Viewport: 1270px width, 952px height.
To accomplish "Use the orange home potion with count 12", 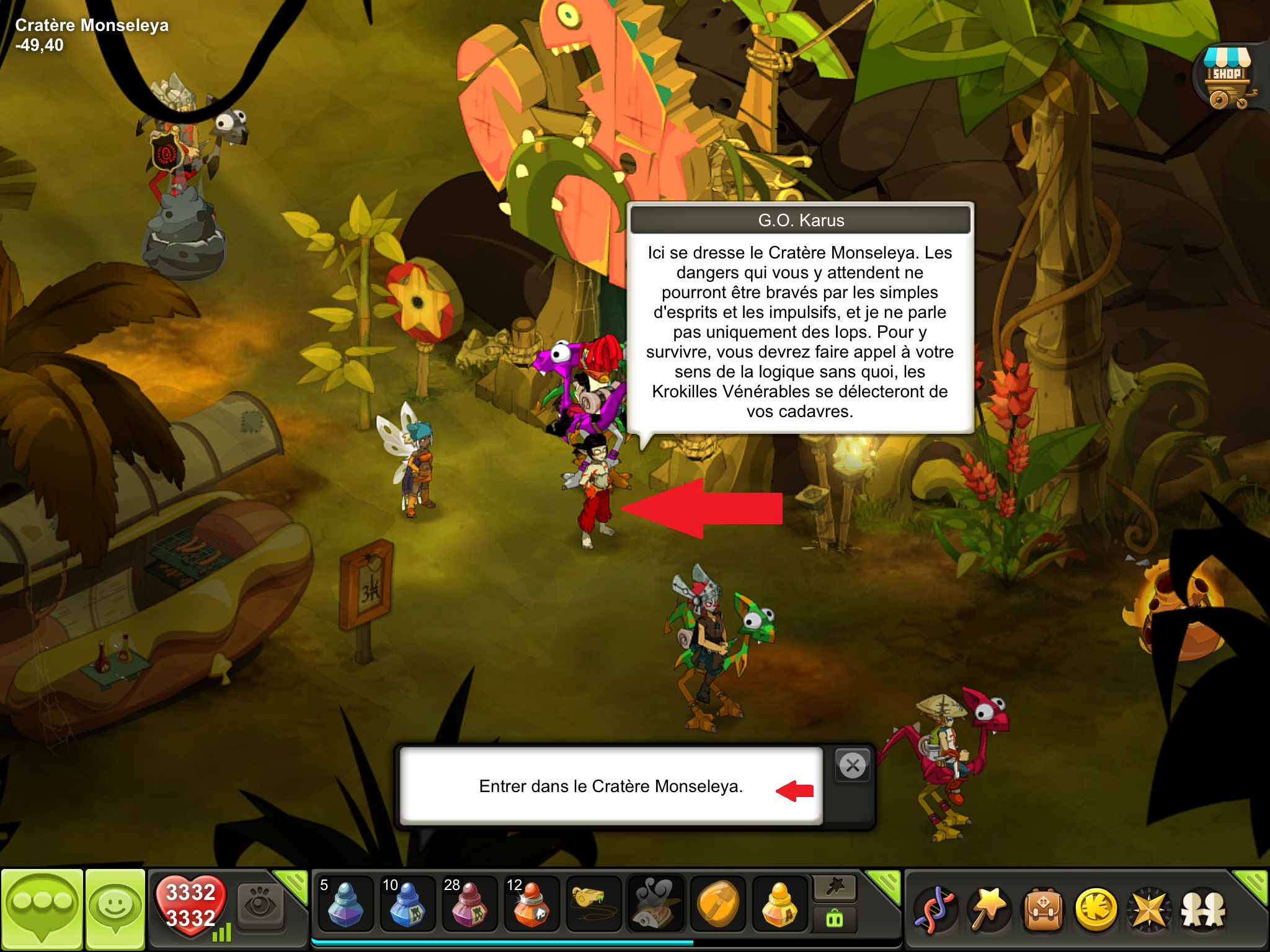I will pyautogui.click(x=531, y=904).
